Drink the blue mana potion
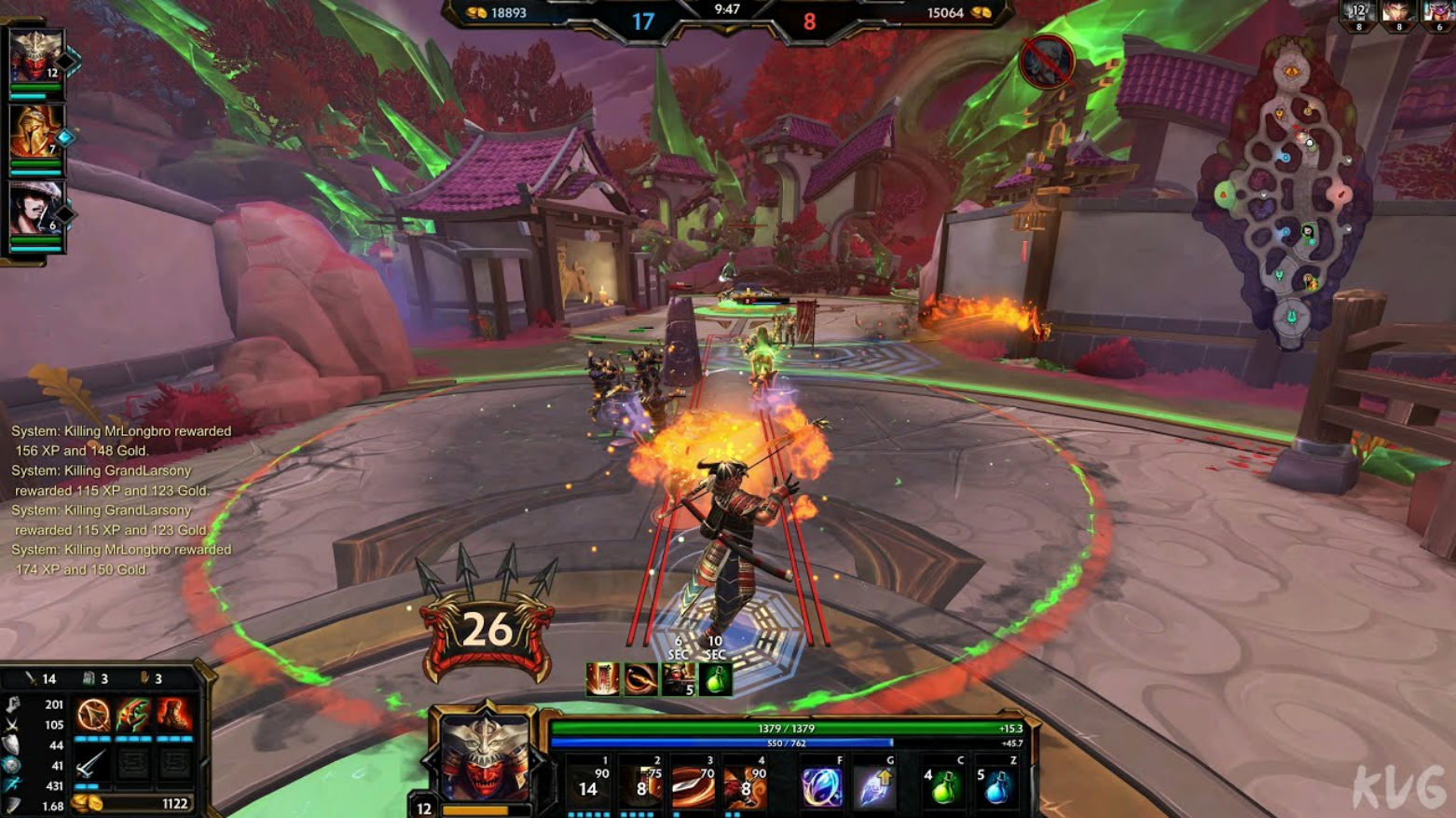Viewport: 1456px width, 818px height. pyautogui.click(x=996, y=789)
